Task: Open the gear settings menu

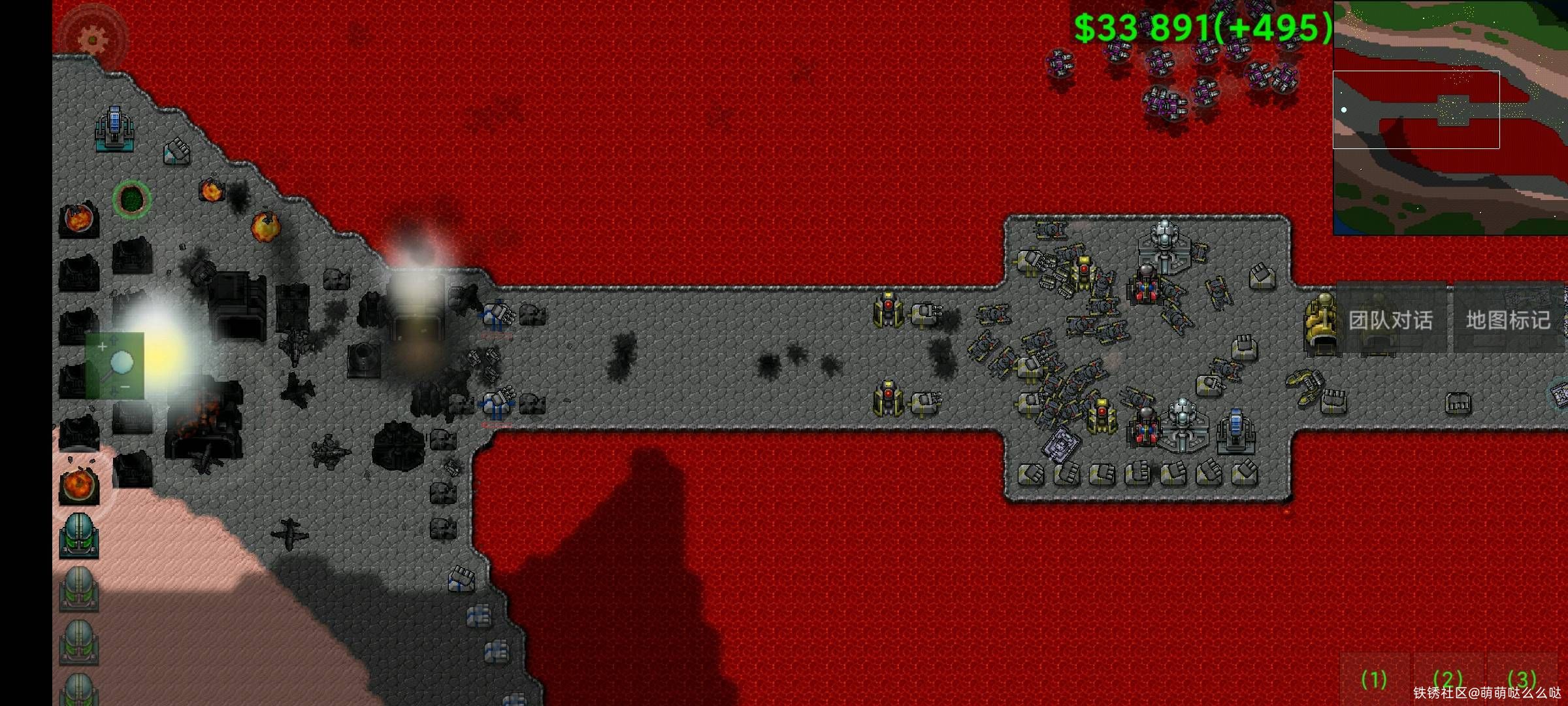Action: click(x=93, y=38)
